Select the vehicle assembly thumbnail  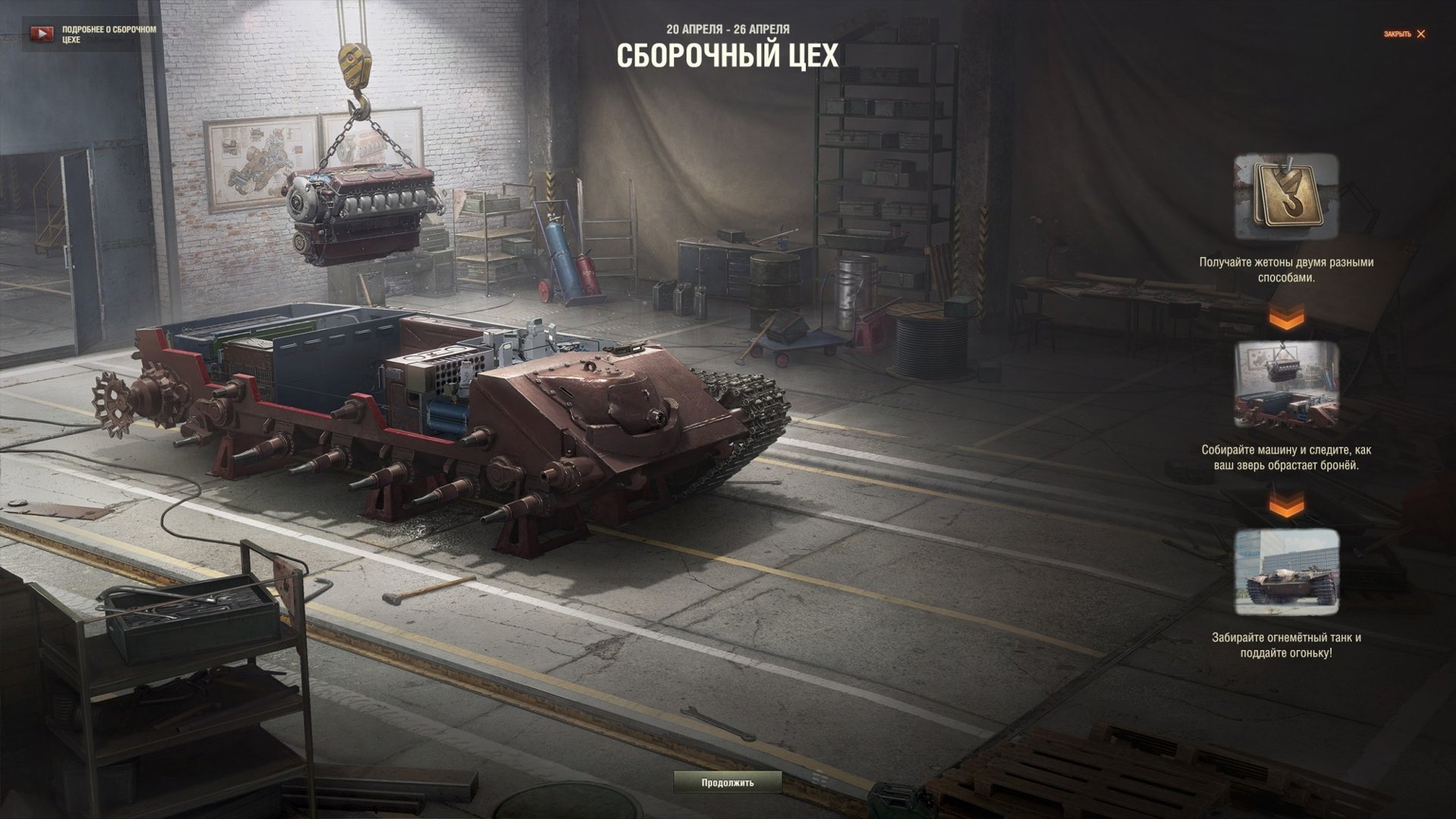[x=1286, y=384]
